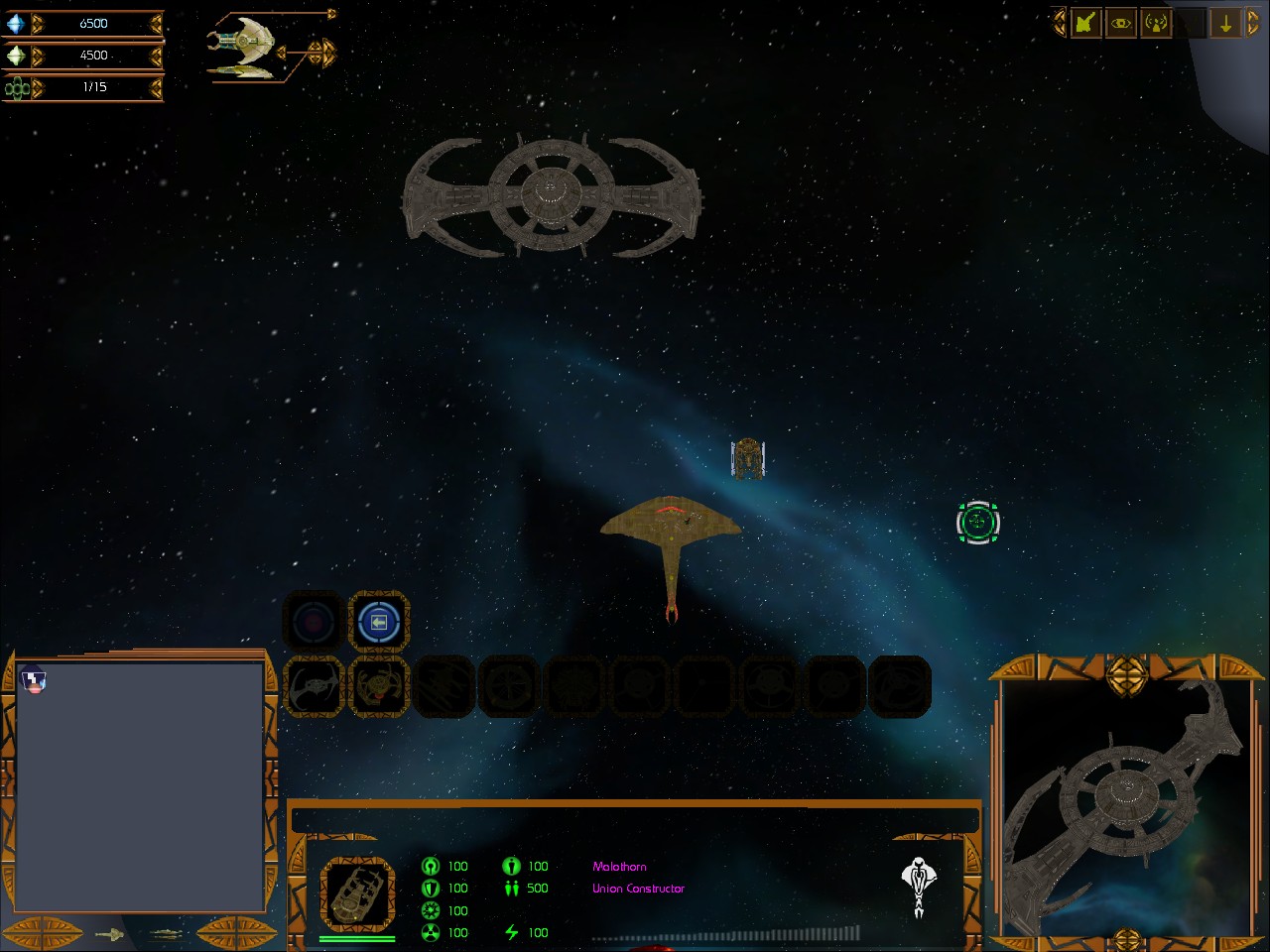Select the constructor portrait in the status panel
This screenshot has height=952, width=1270.
[x=357, y=893]
